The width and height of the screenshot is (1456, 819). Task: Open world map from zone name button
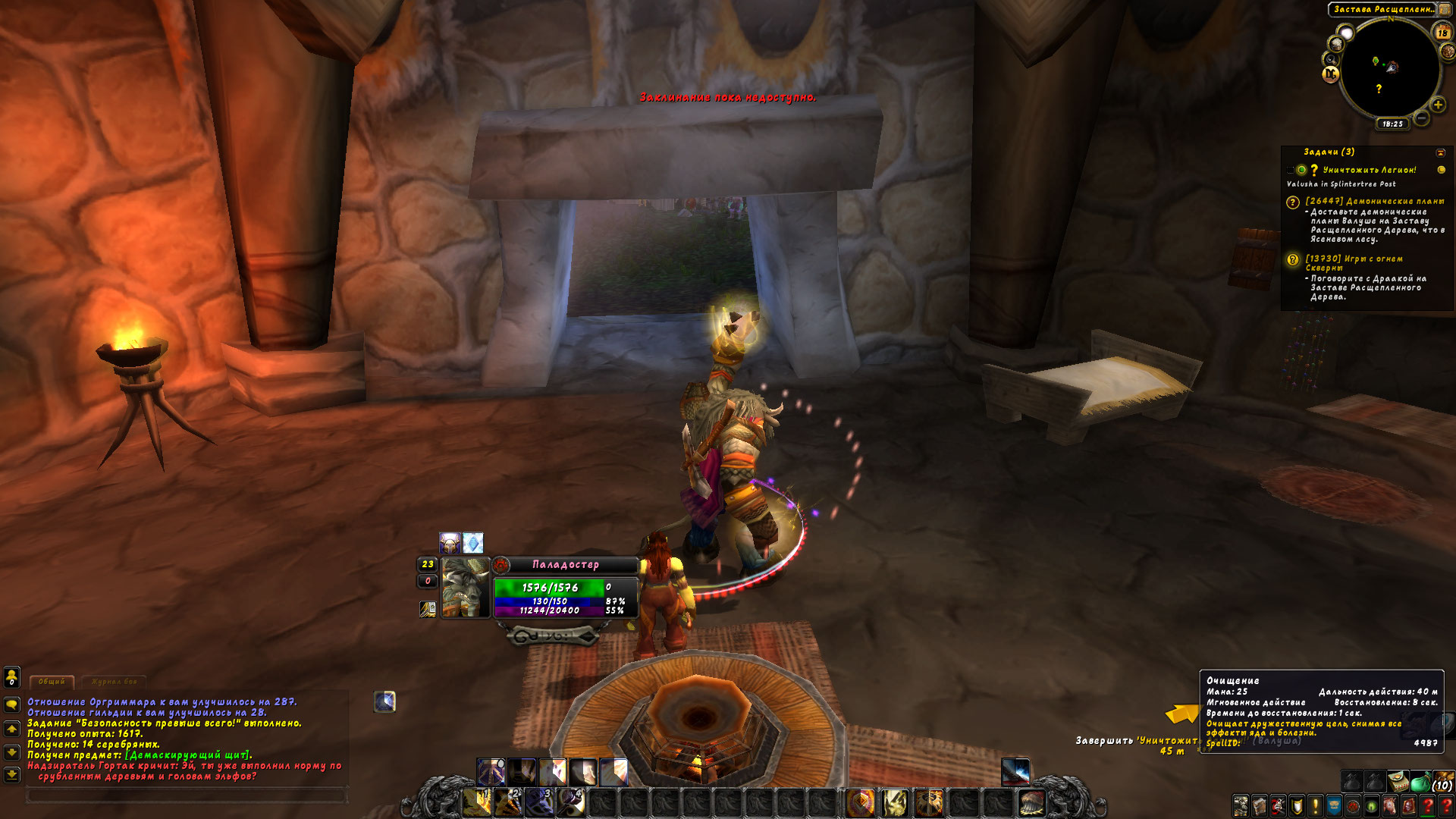1383,10
